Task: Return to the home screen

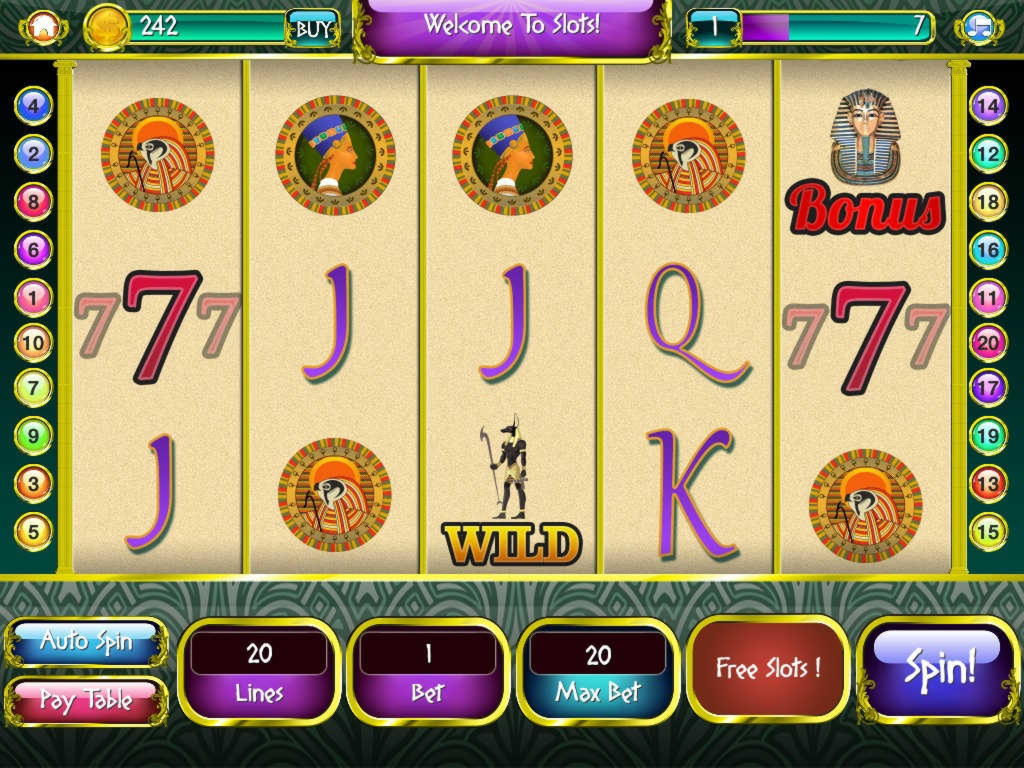Action: (42, 28)
